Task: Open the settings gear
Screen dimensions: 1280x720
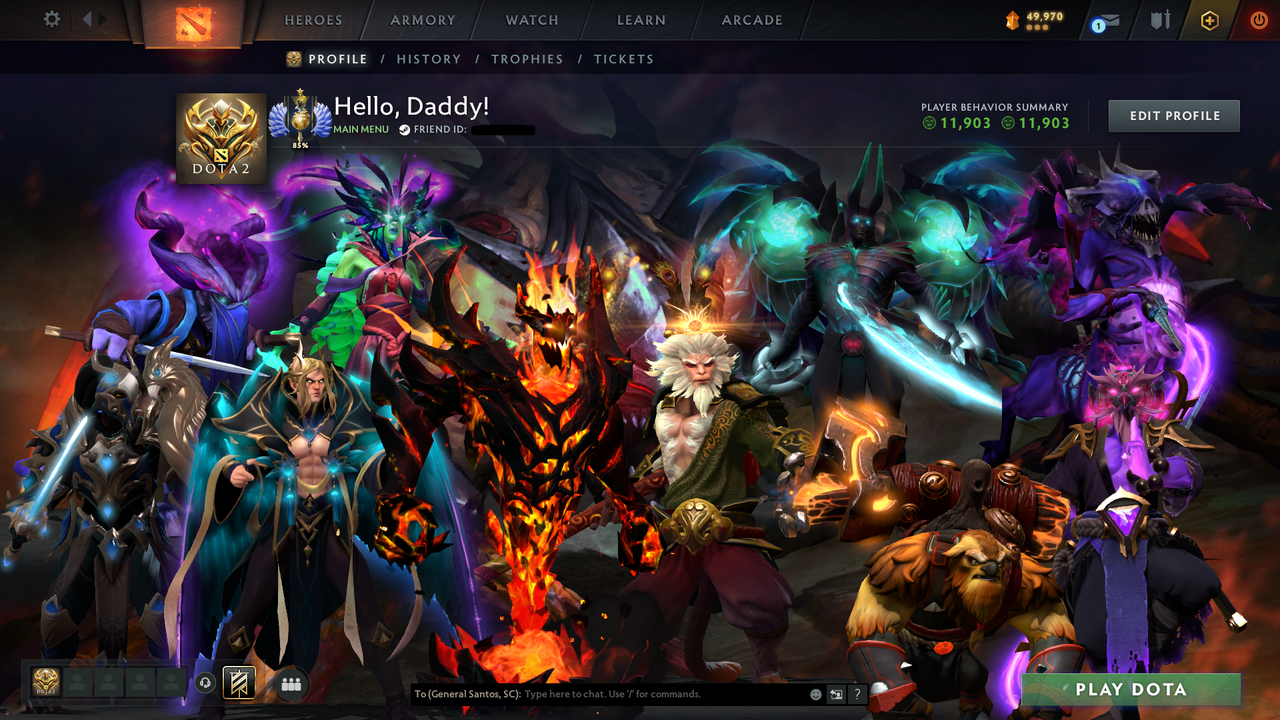Action: click(50, 18)
